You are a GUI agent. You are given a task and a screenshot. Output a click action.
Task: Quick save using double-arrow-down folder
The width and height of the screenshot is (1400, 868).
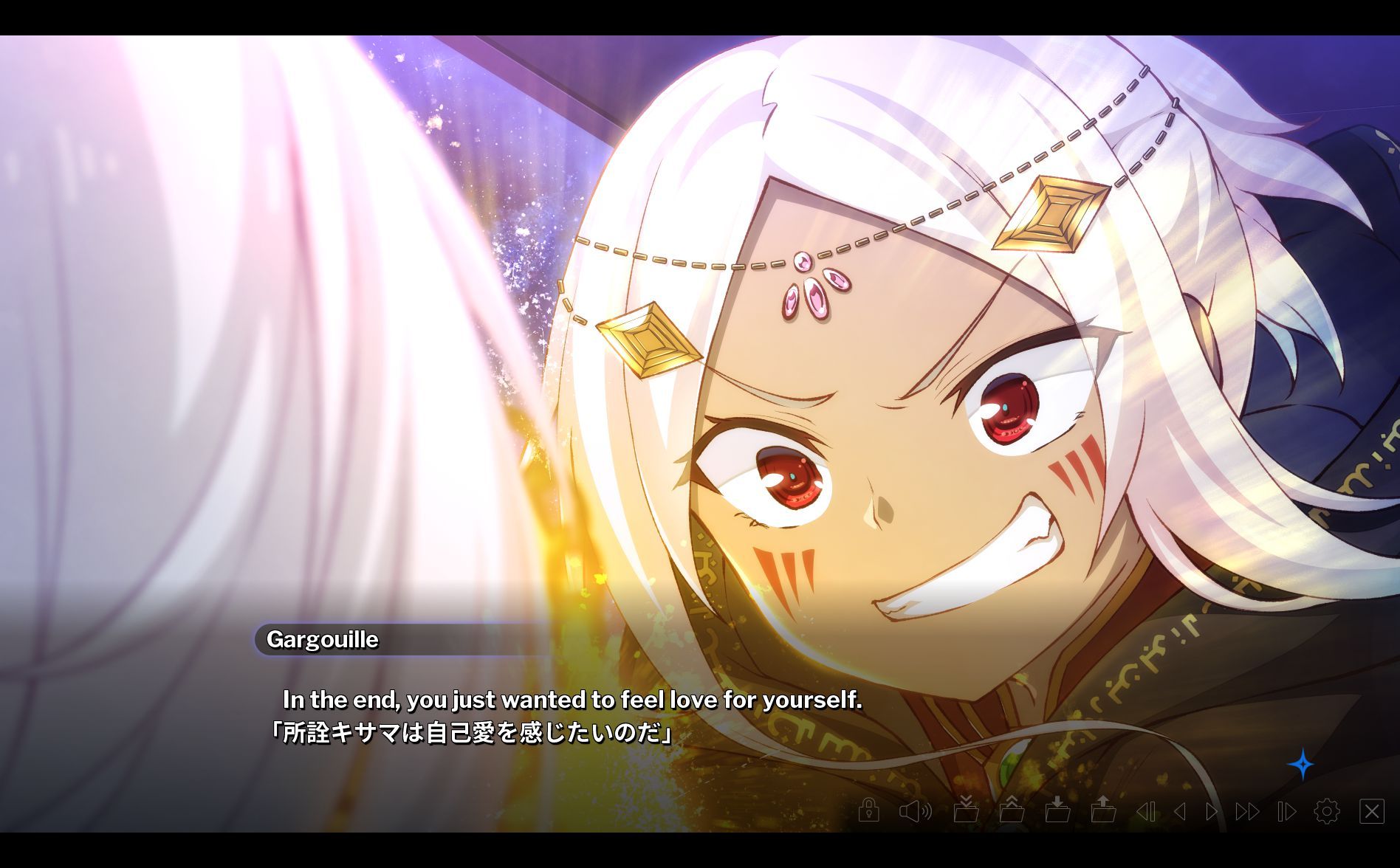(965, 810)
